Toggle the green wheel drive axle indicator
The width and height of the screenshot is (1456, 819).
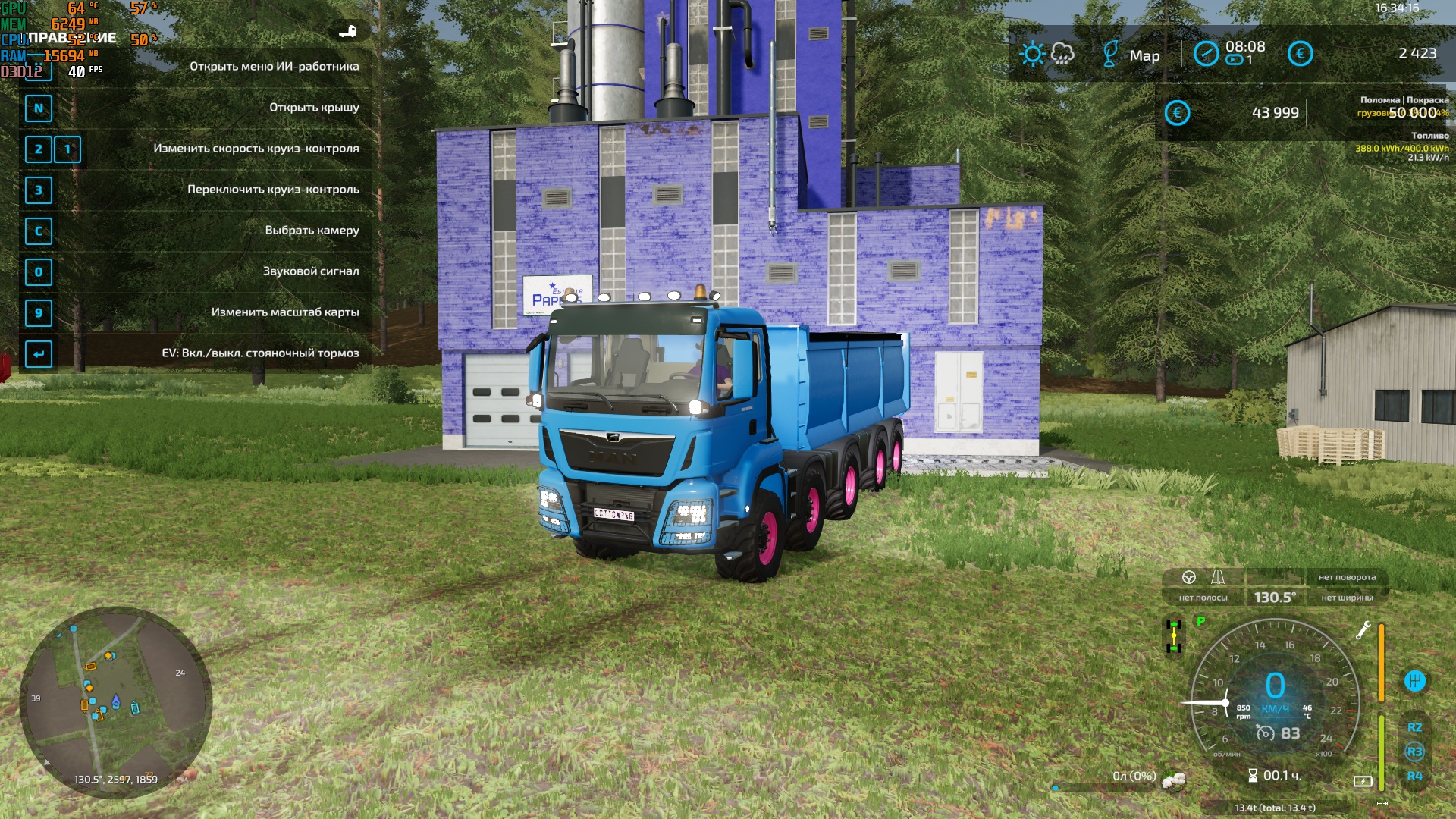pos(1174,635)
